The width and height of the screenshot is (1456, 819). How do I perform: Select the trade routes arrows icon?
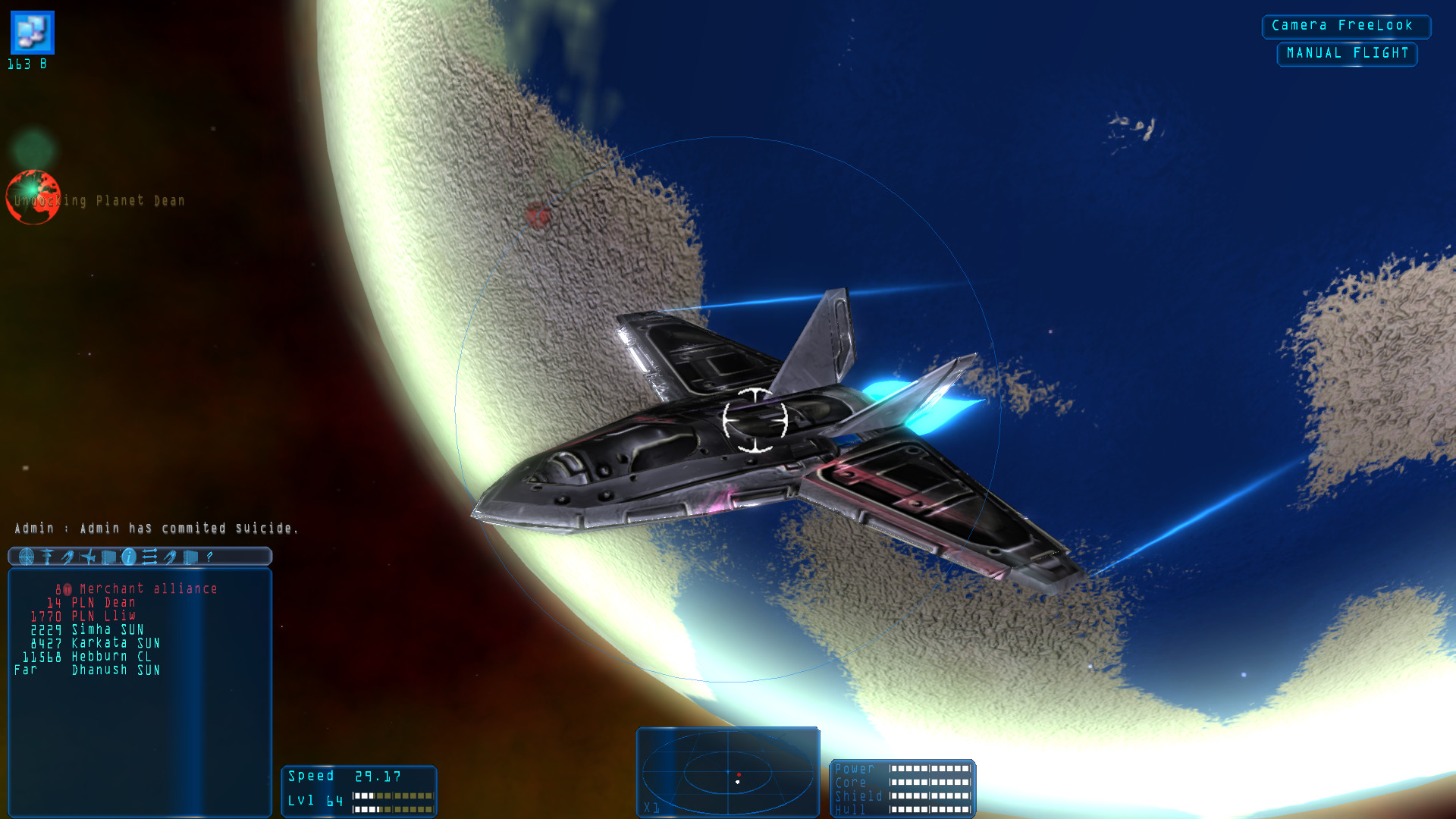click(149, 557)
